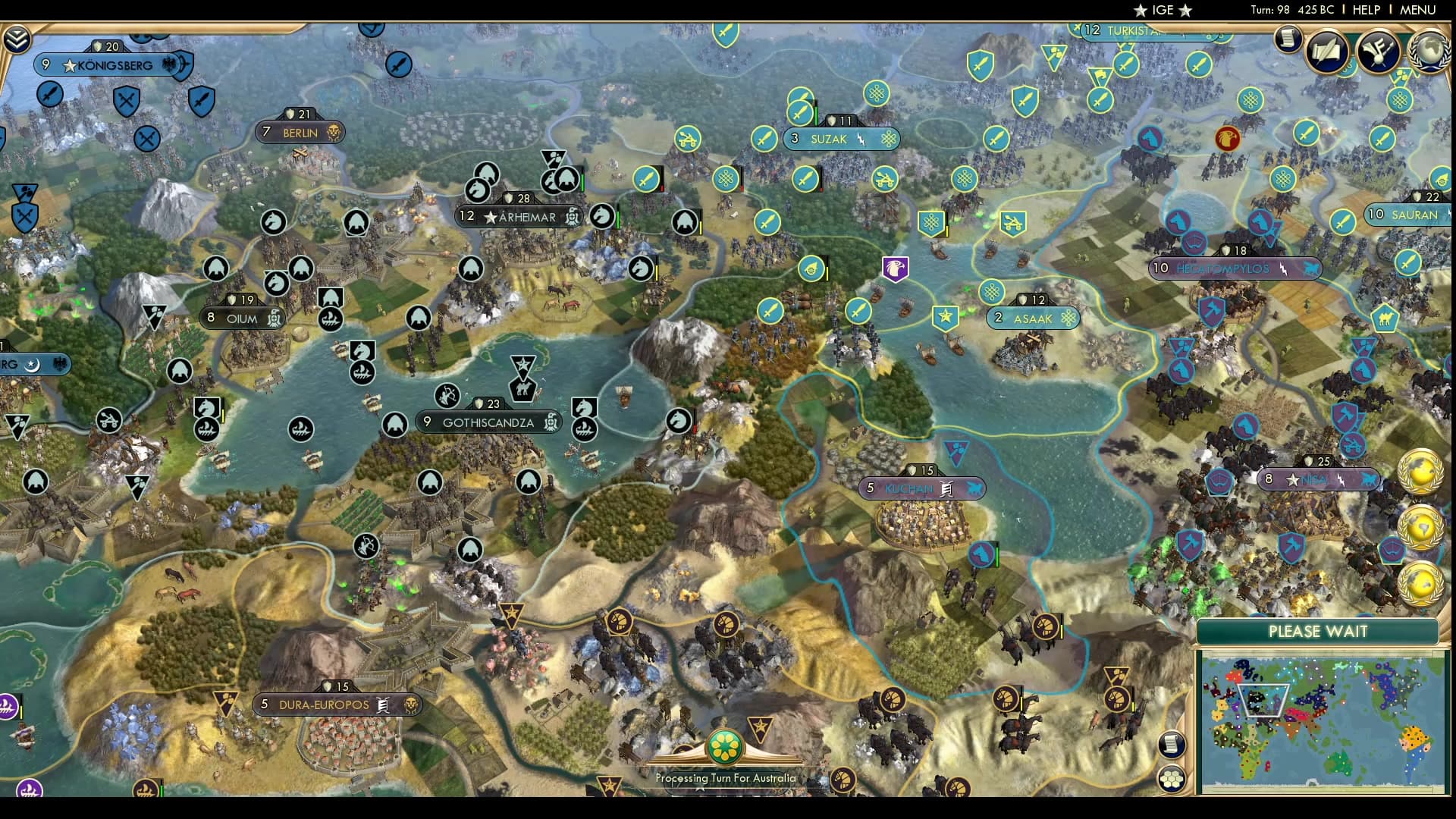
Task: Switch to Strategic View with the hex icon
Action: [x=1171, y=780]
